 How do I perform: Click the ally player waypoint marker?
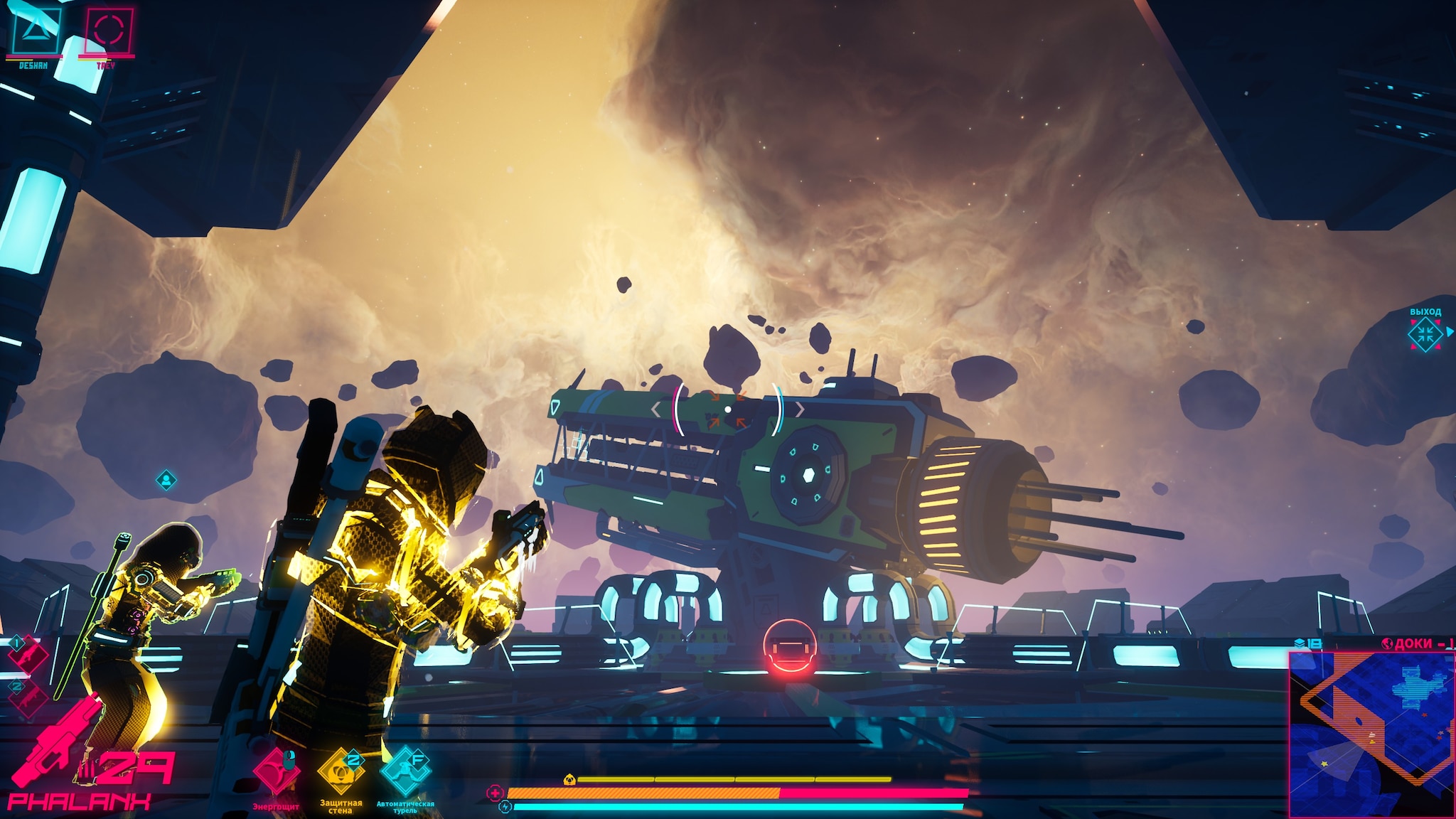[x=166, y=481]
